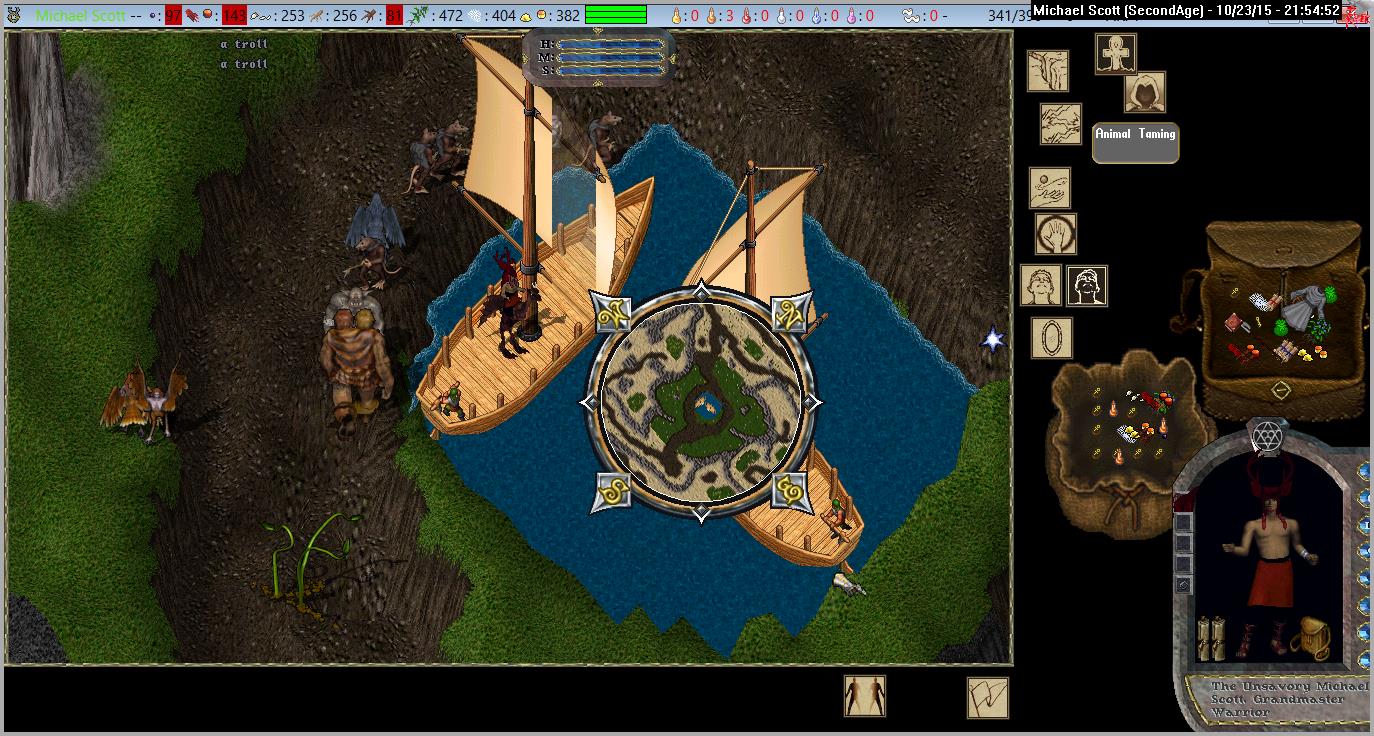Click the flag sketch spell icon

pyautogui.click(x=987, y=697)
